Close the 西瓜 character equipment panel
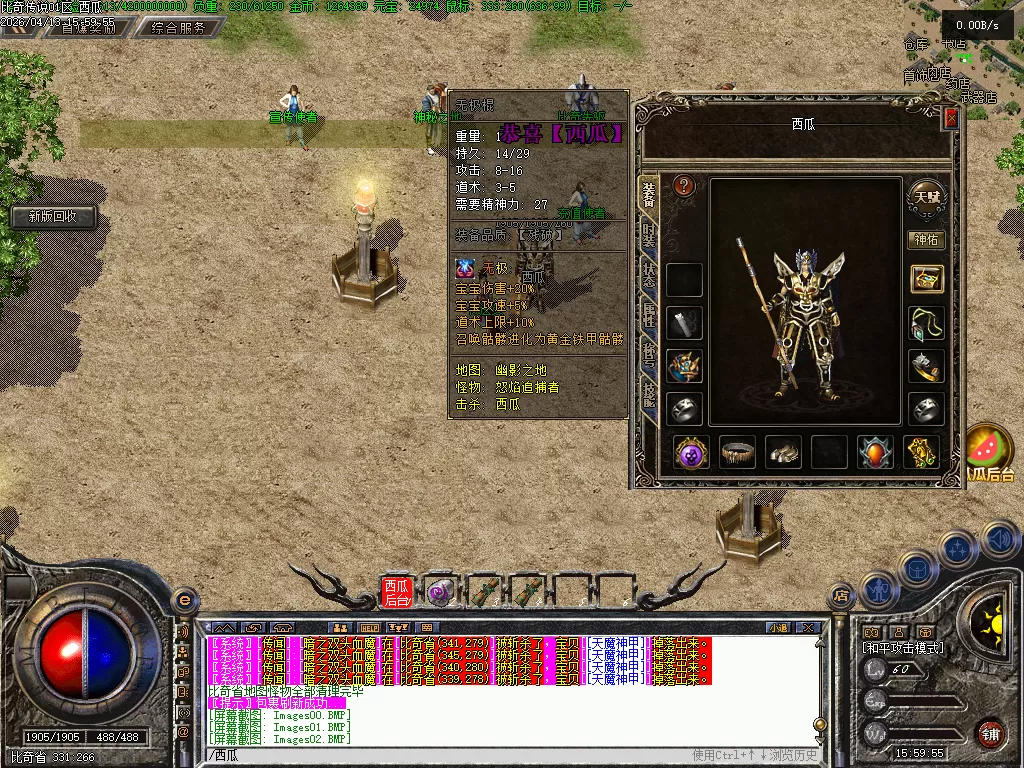Viewport: 1024px width, 768px height. [951, 117]
